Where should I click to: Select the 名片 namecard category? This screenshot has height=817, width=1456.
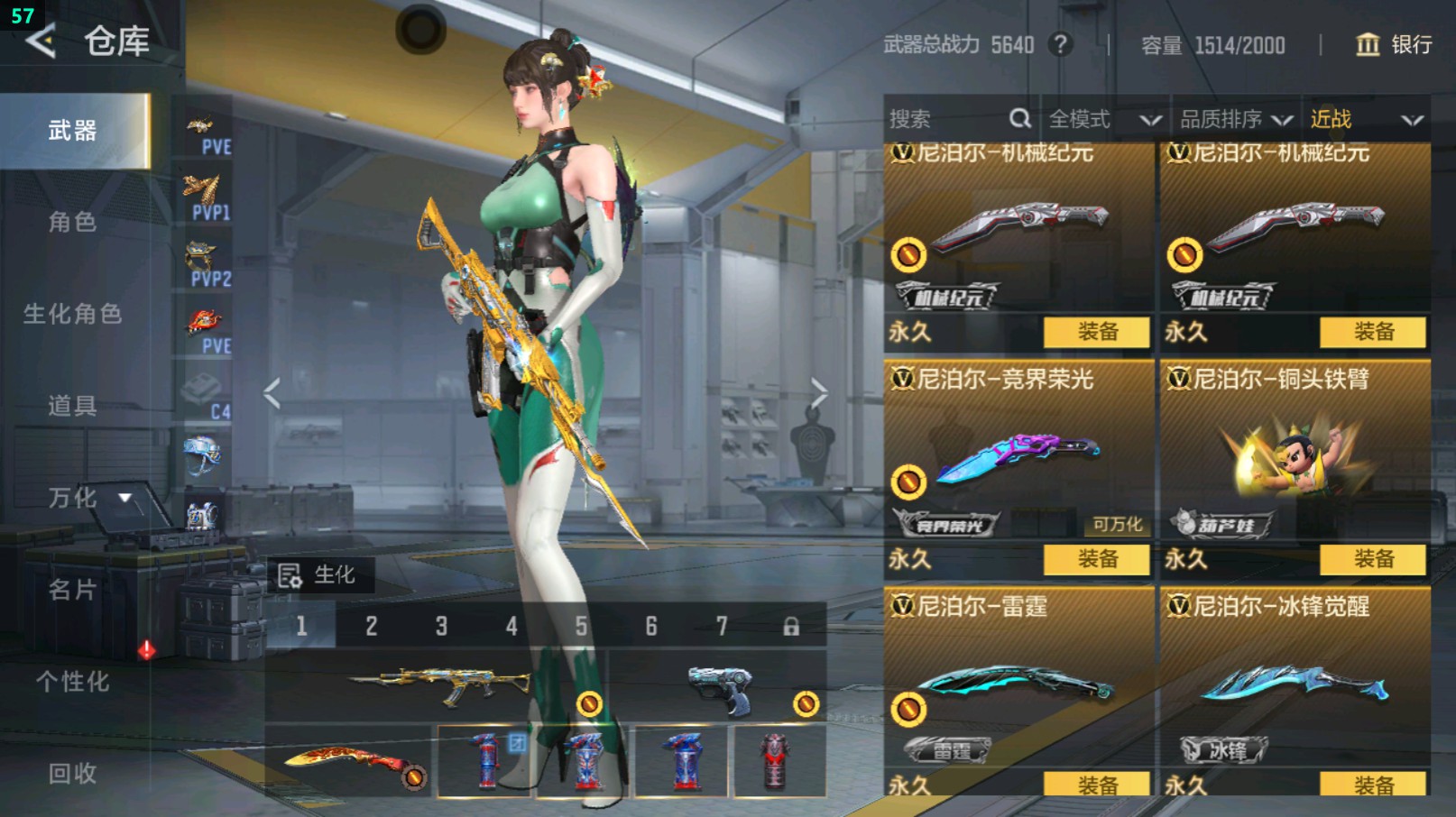[72, 590]
